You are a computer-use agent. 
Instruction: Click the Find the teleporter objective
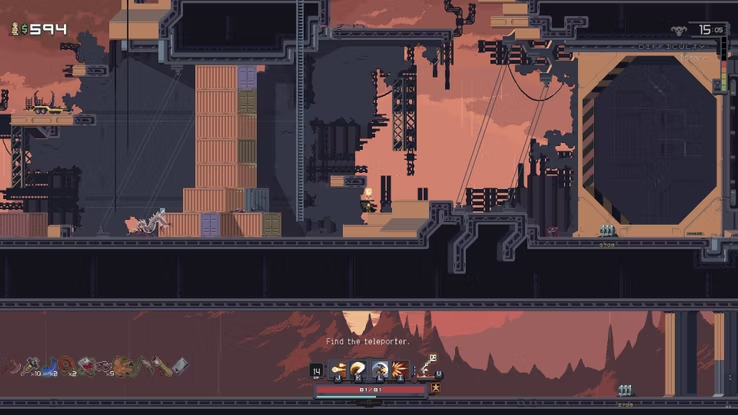tap(368, 342)
